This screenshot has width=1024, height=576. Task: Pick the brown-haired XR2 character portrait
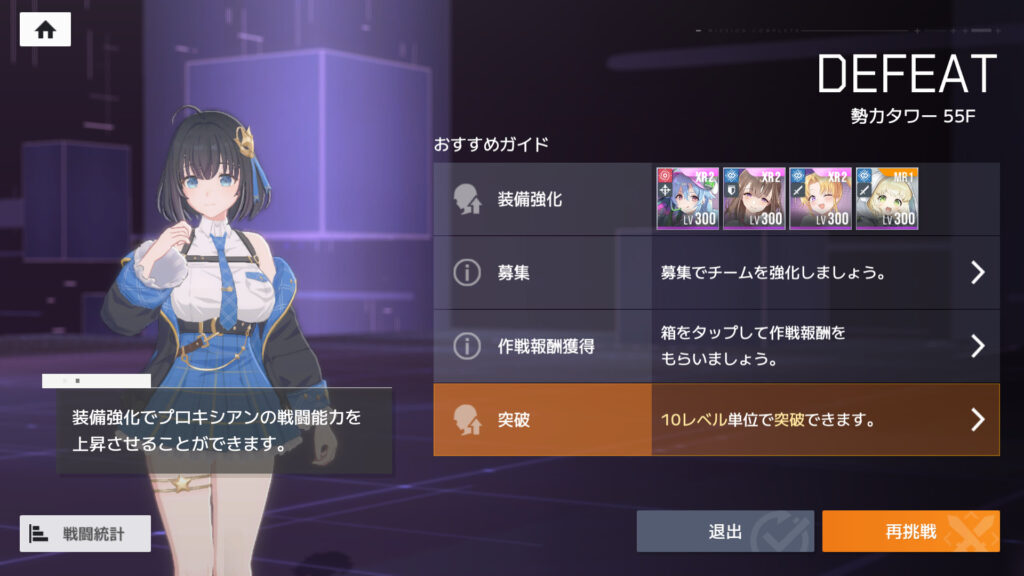[x=754, y=198]
